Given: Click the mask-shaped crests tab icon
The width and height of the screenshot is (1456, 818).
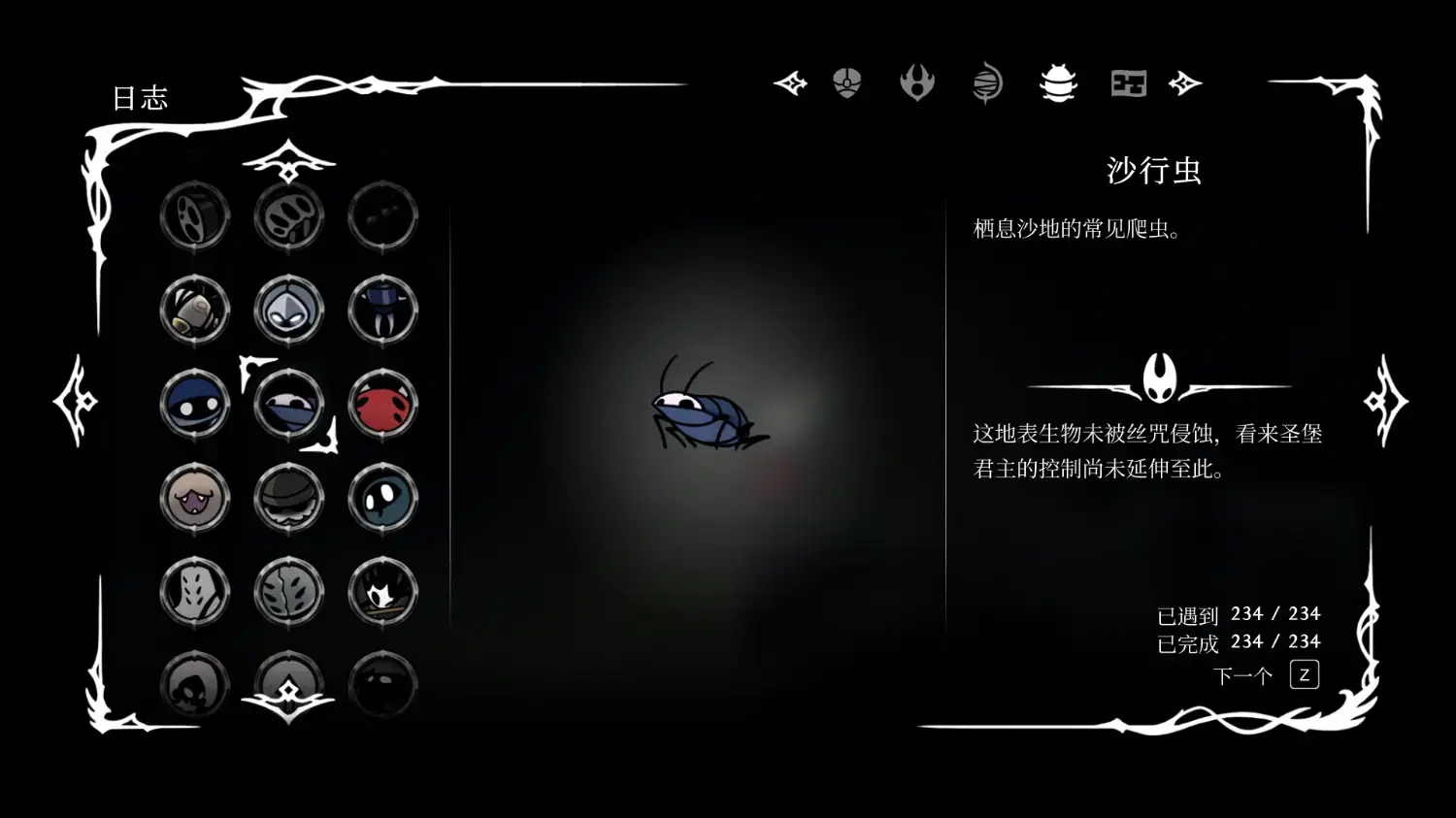Looking at the screenshot, I should (847, 82).
